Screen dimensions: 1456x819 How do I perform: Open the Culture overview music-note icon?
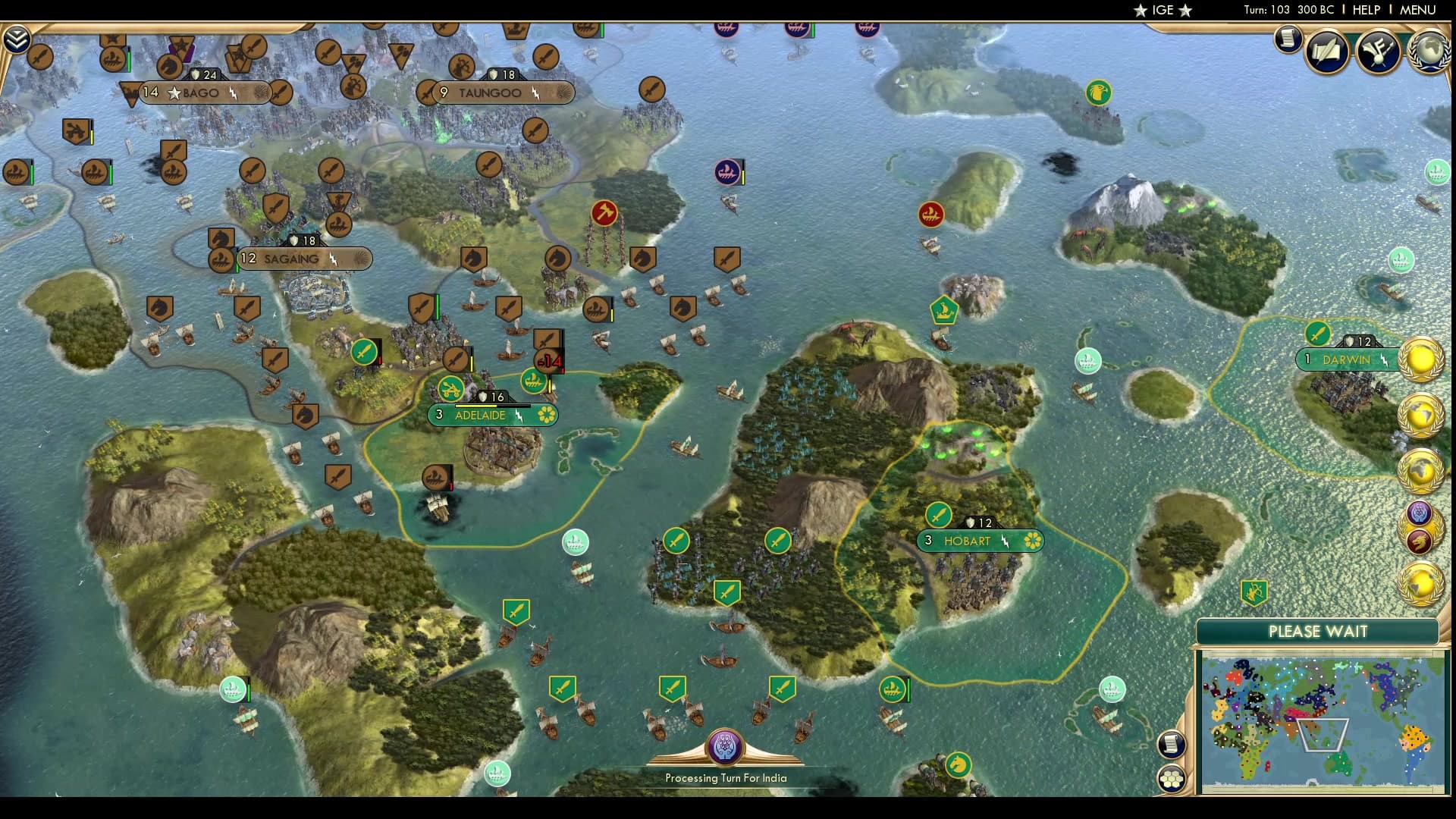pyautogui.click(x=1379, y=52)
